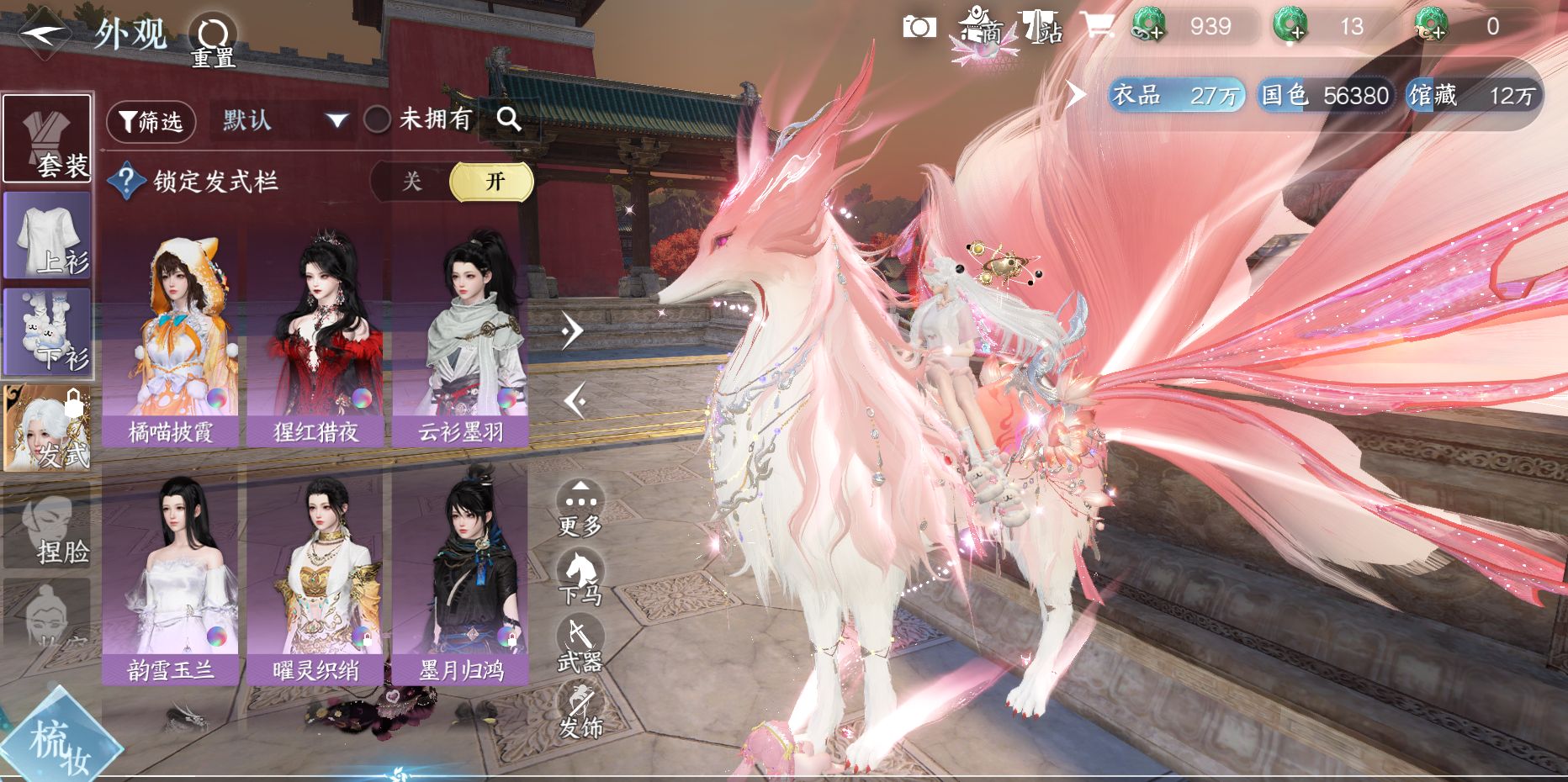Set hairstyle lock to 关
1568x782 pixels.
(412, 182)
